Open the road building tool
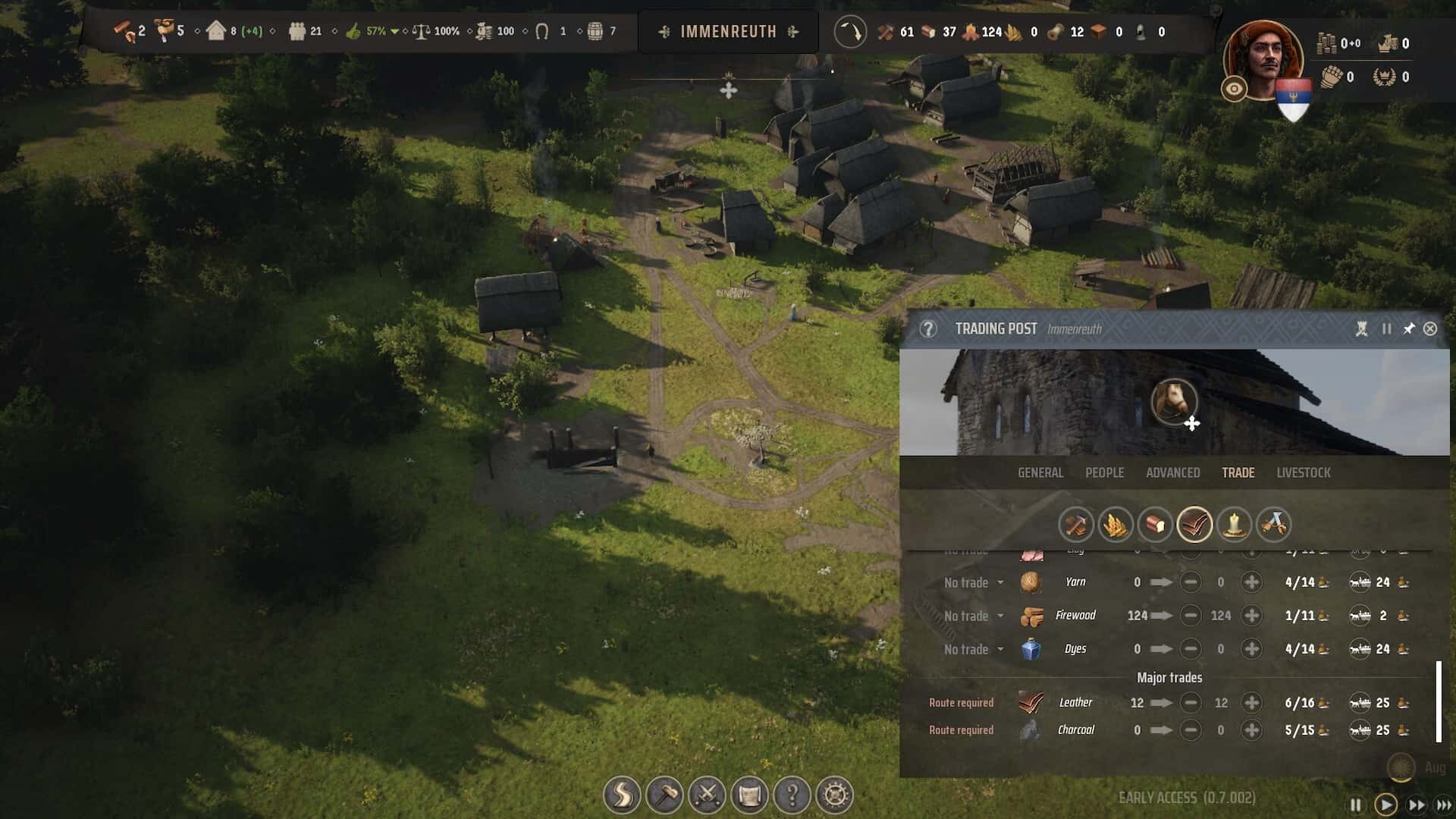The width and height of the screenshot is (1456, 819). (x=622, y=795)
